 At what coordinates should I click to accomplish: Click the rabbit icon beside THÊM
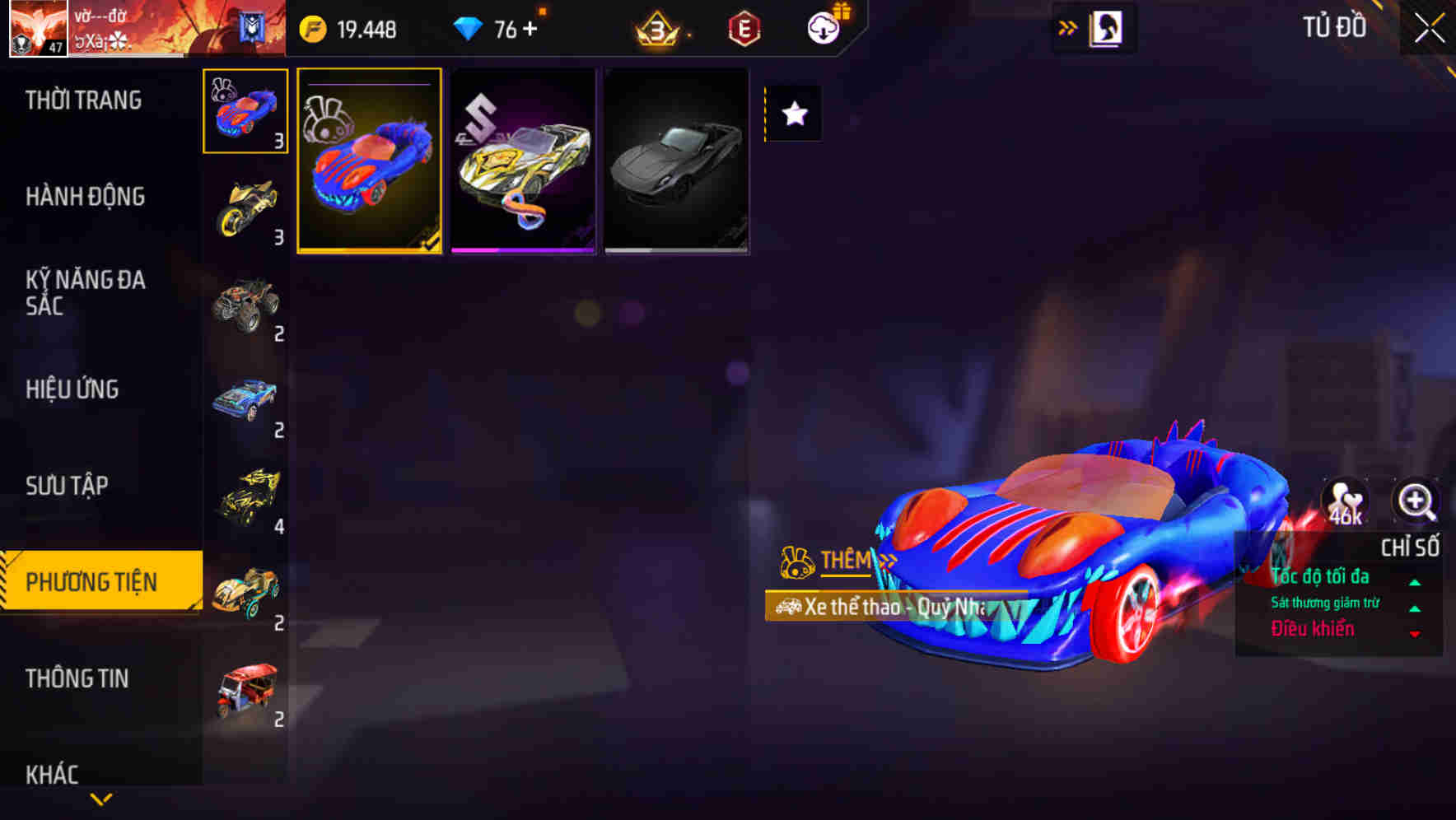pyautogui.click(x=797, y=561)
